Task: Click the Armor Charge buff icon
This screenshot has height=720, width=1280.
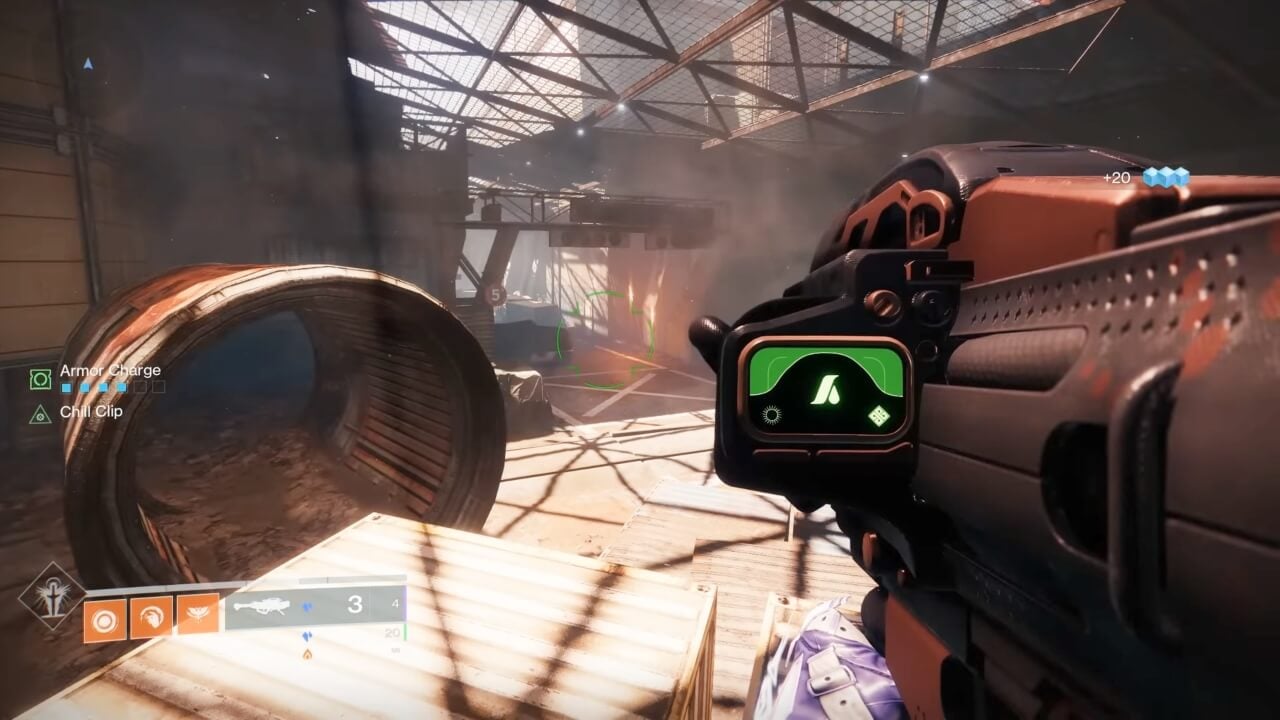Action: (40, 378)
